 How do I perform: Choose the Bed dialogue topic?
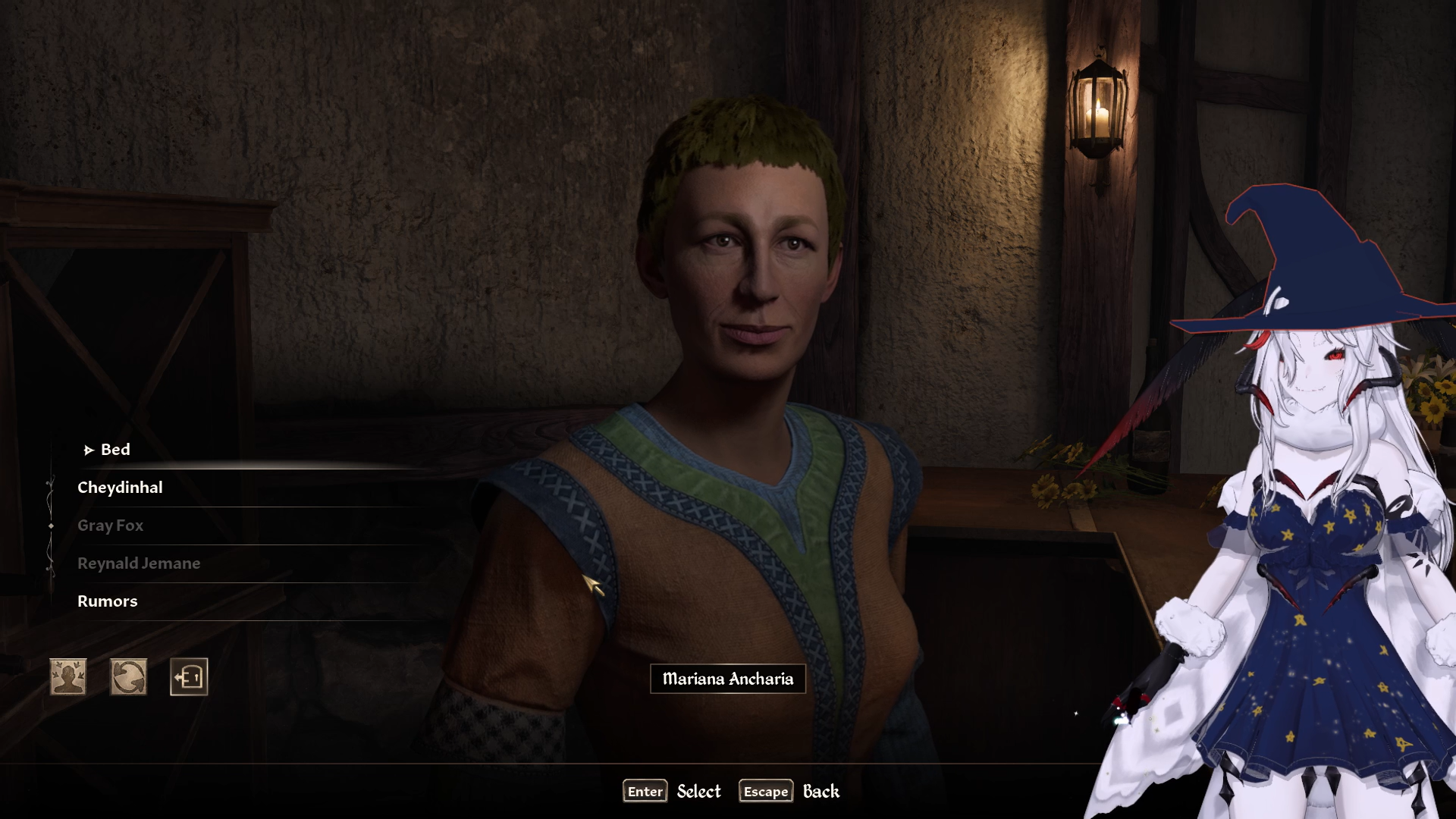115,450
